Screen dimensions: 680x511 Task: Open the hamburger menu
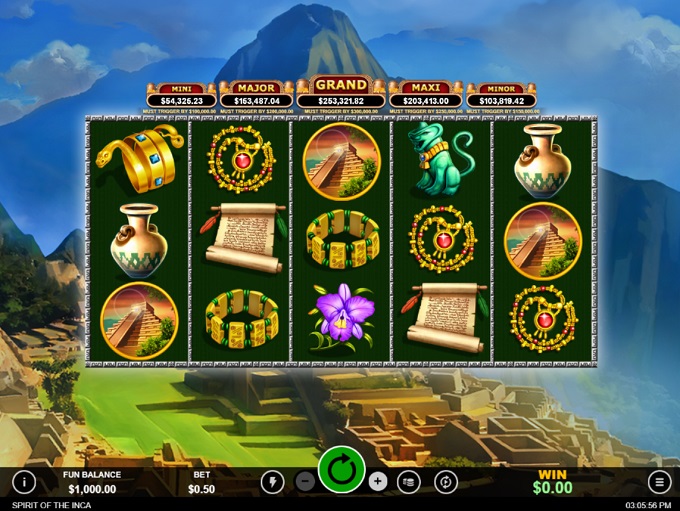pos(659,482)
